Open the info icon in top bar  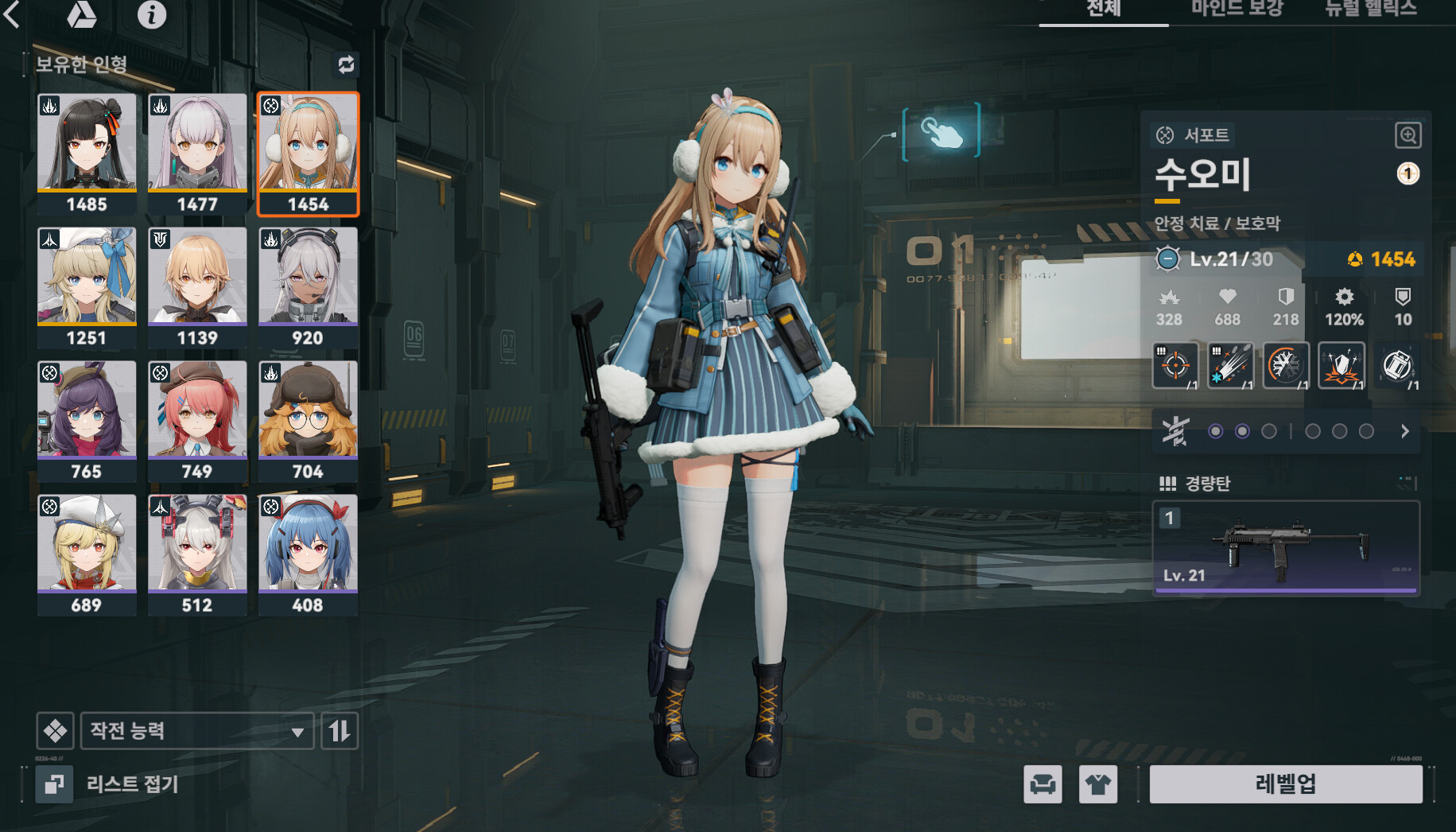(x=151, y=14)
